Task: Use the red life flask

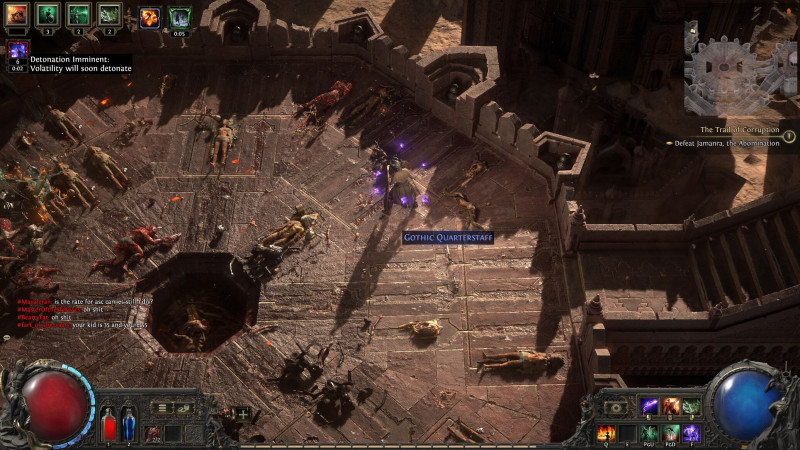Action: tap(108, 421)
